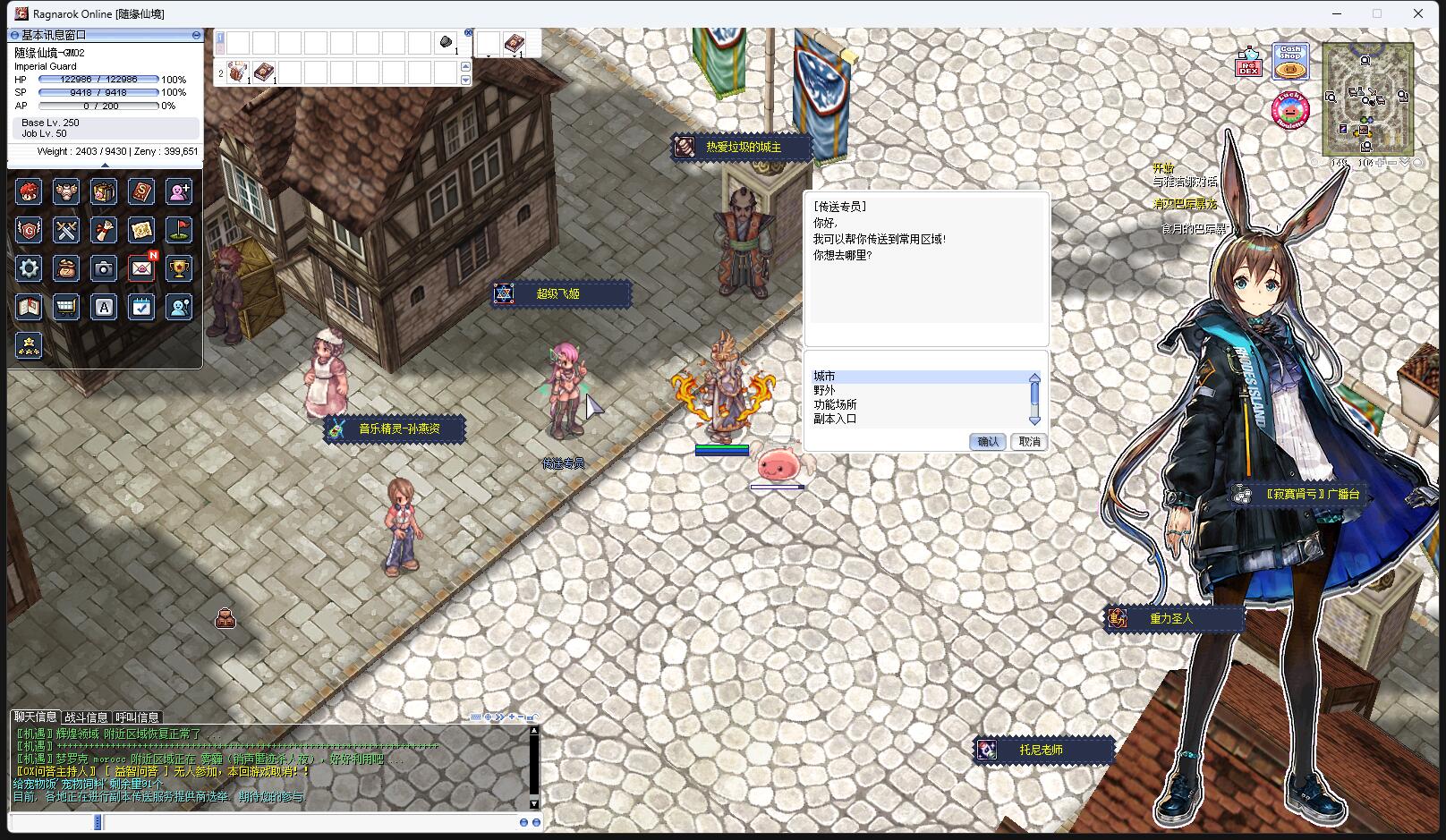The width and height of the screenshot is (1446, 840).
Task: Open the crossed swords battle menu
Action: pos(66,230)
